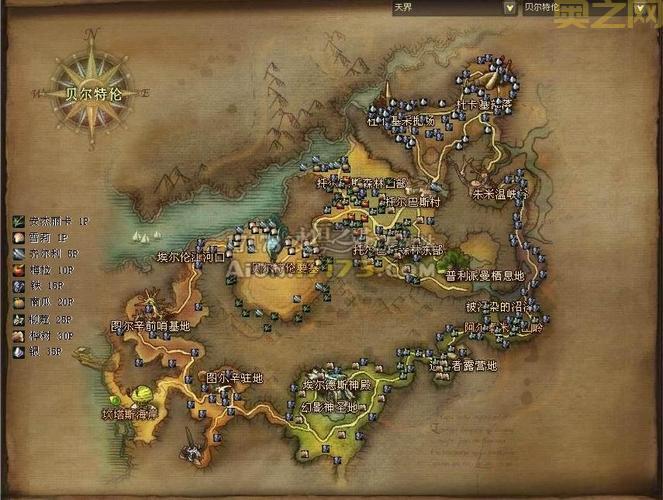Viewport: 663px width, 500px height.
Task: Click the 埃尔伦津河口 map label
Action: click(x=193, y=257)
